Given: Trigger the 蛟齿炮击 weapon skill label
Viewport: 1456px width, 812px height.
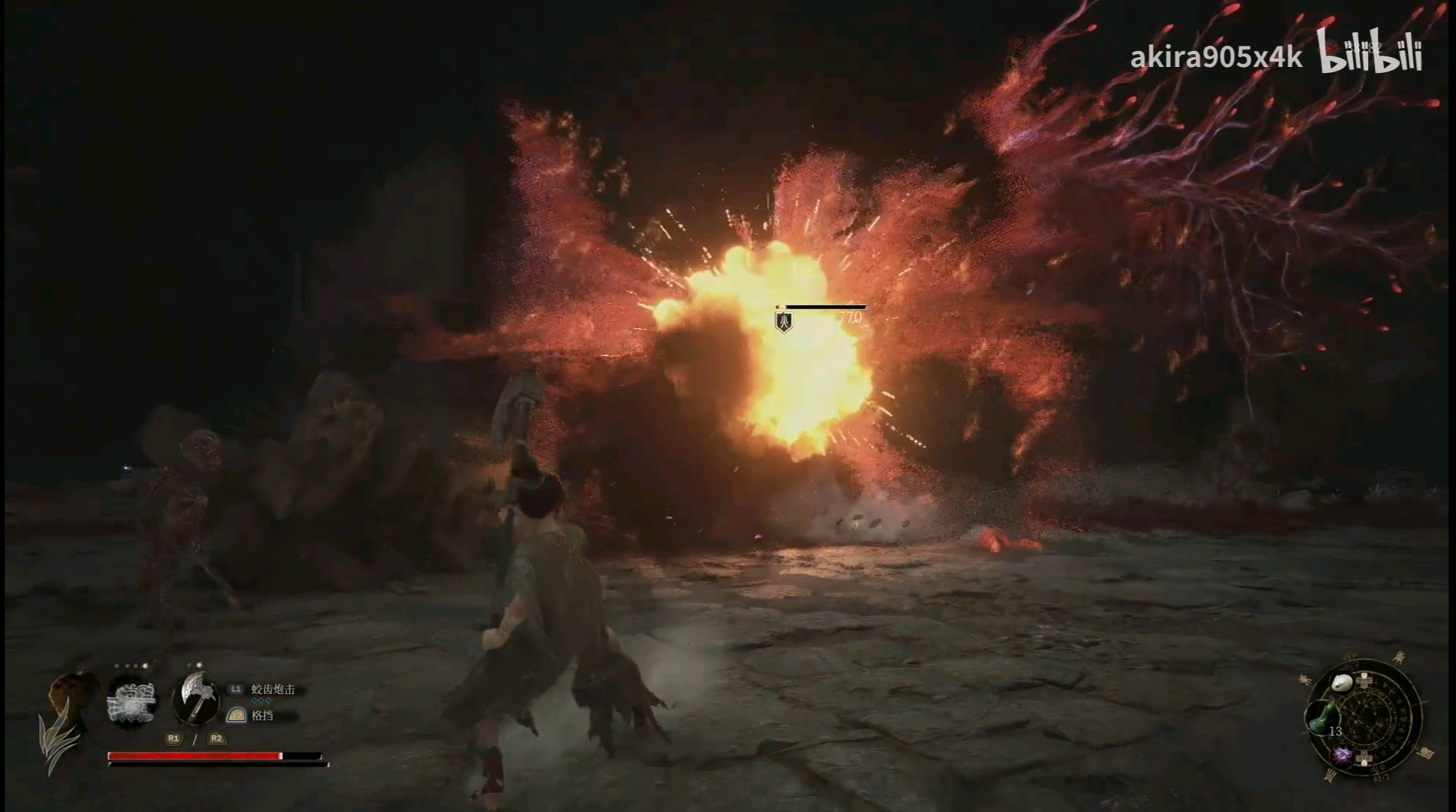Looking at the screenshot, I should (272, 689).
